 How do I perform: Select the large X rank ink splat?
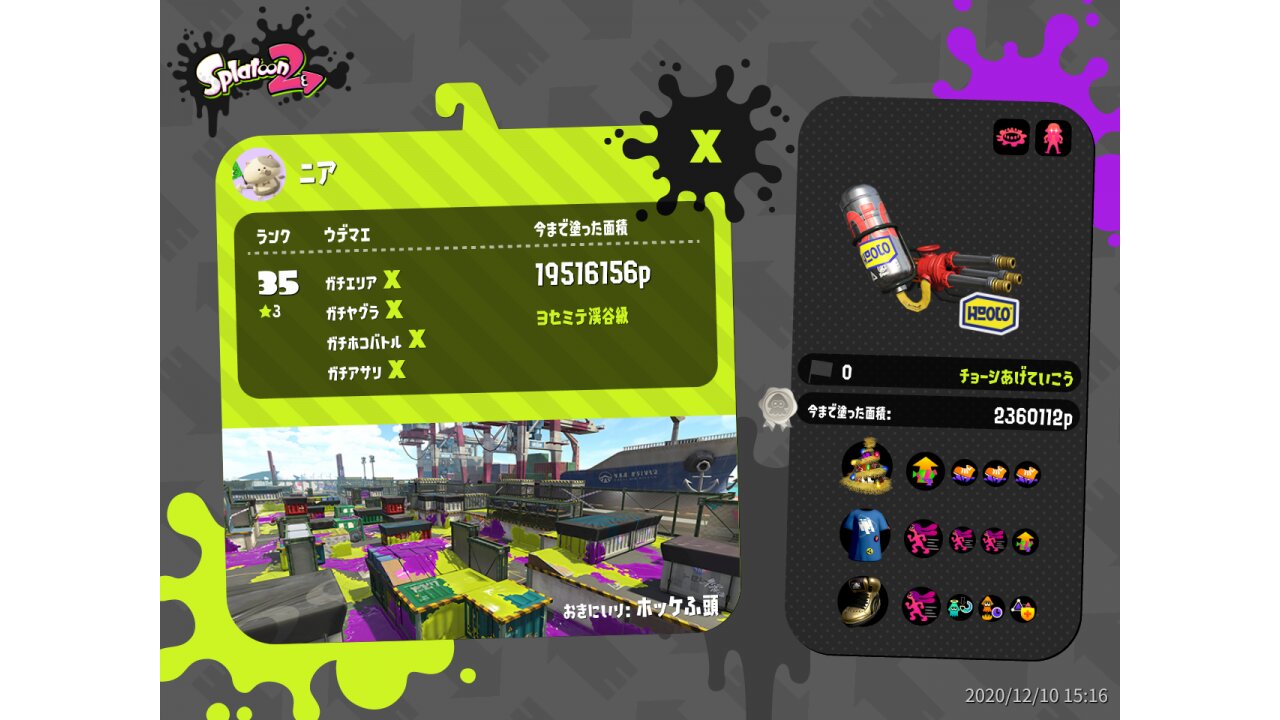coord(706,146)
